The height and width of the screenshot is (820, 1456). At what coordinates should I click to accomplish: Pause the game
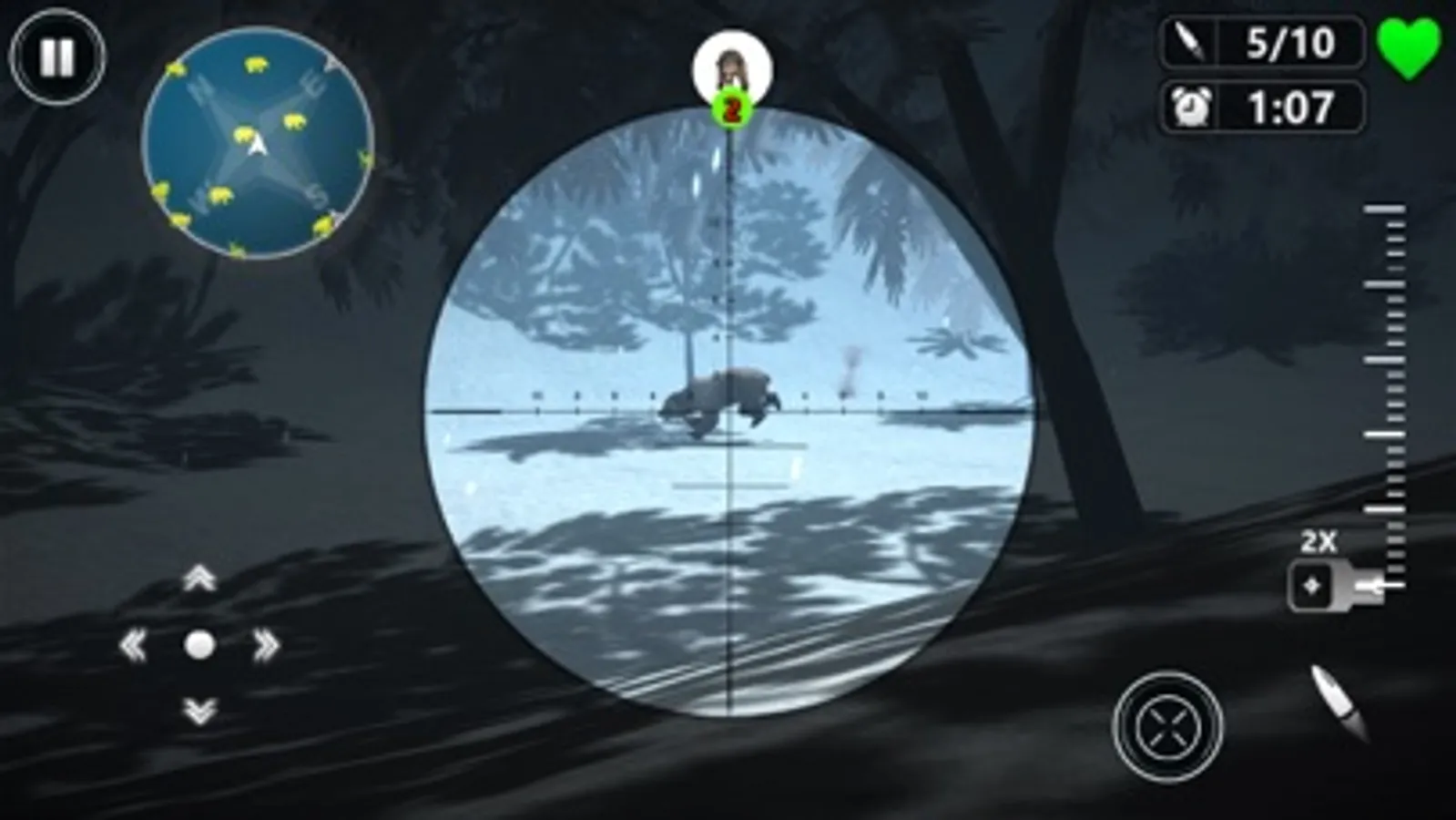pyautogui.click(x=56, y=58)
